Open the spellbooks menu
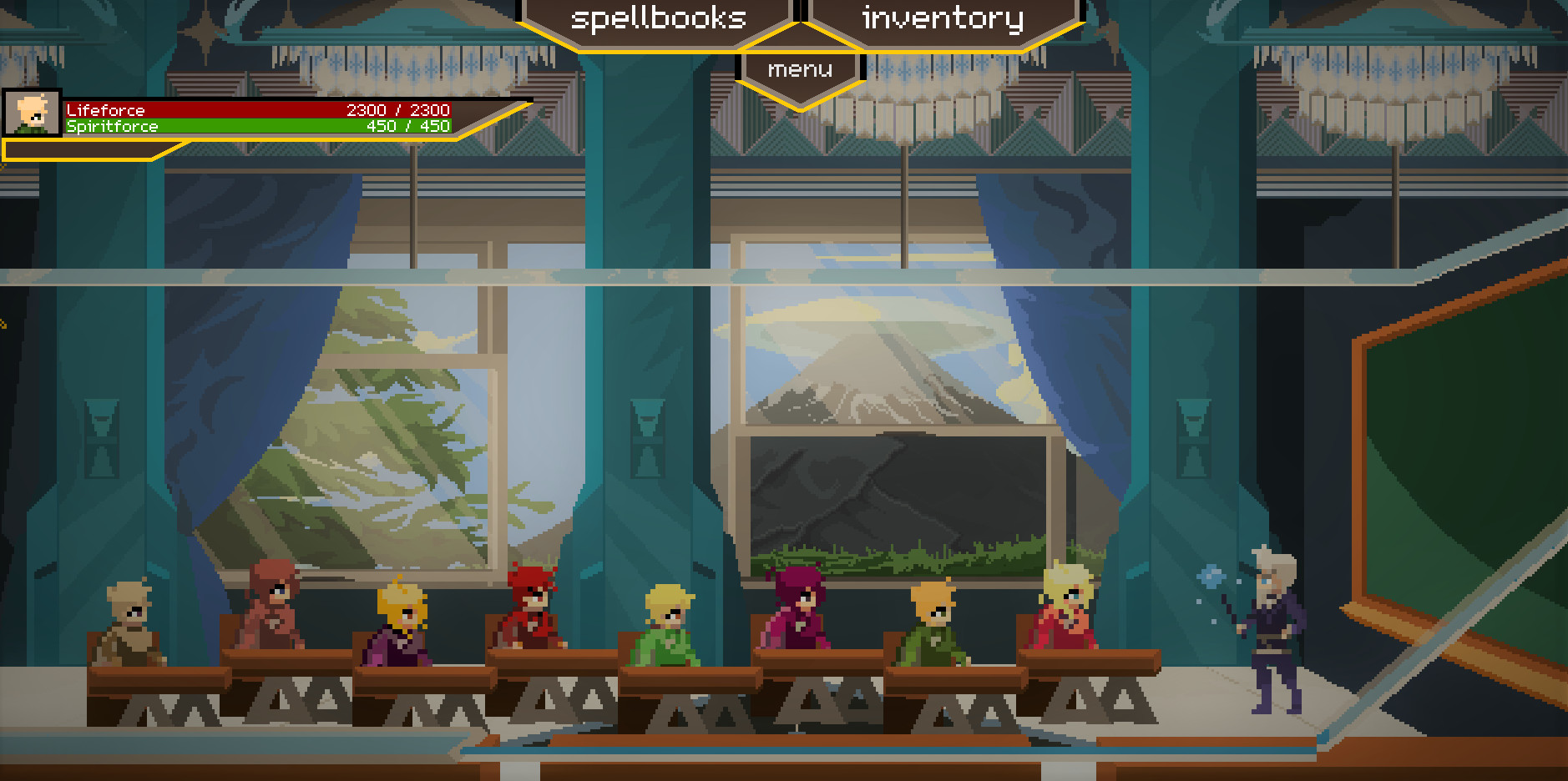Viewport: 1568px width, 781px height. point(659,18)
